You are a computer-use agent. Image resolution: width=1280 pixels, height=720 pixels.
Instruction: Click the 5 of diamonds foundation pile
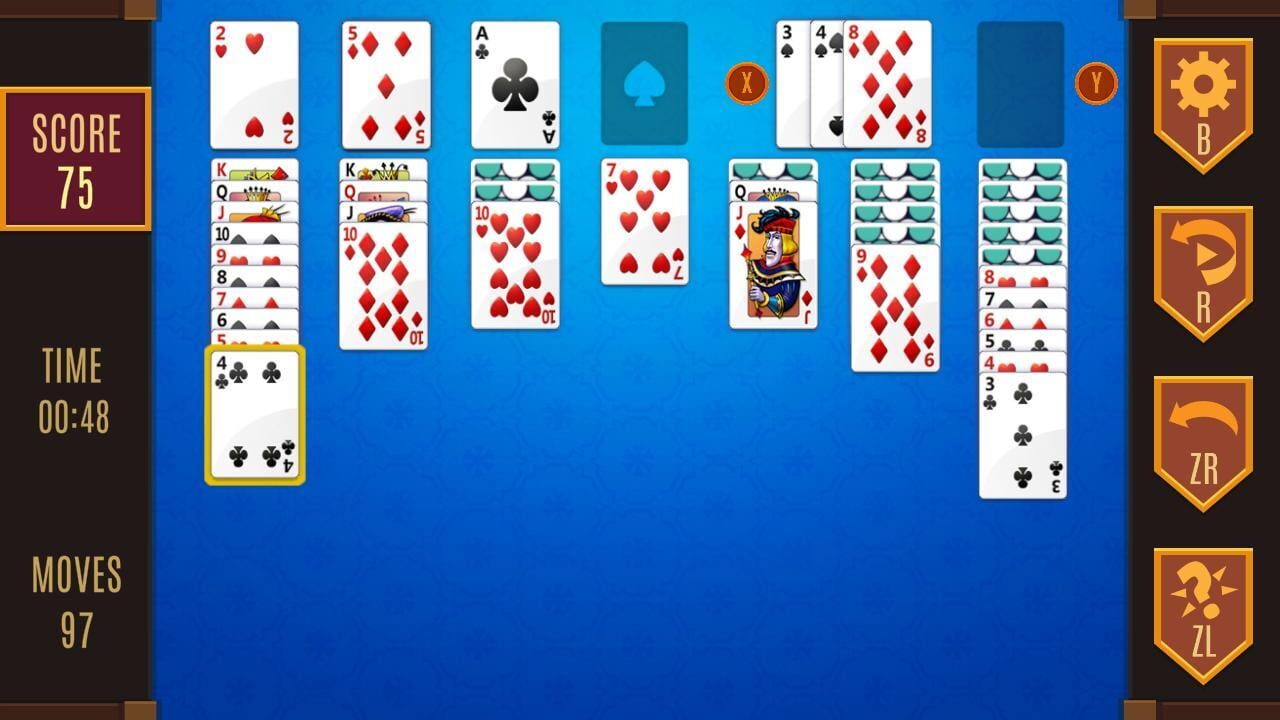tap(384, 85)
